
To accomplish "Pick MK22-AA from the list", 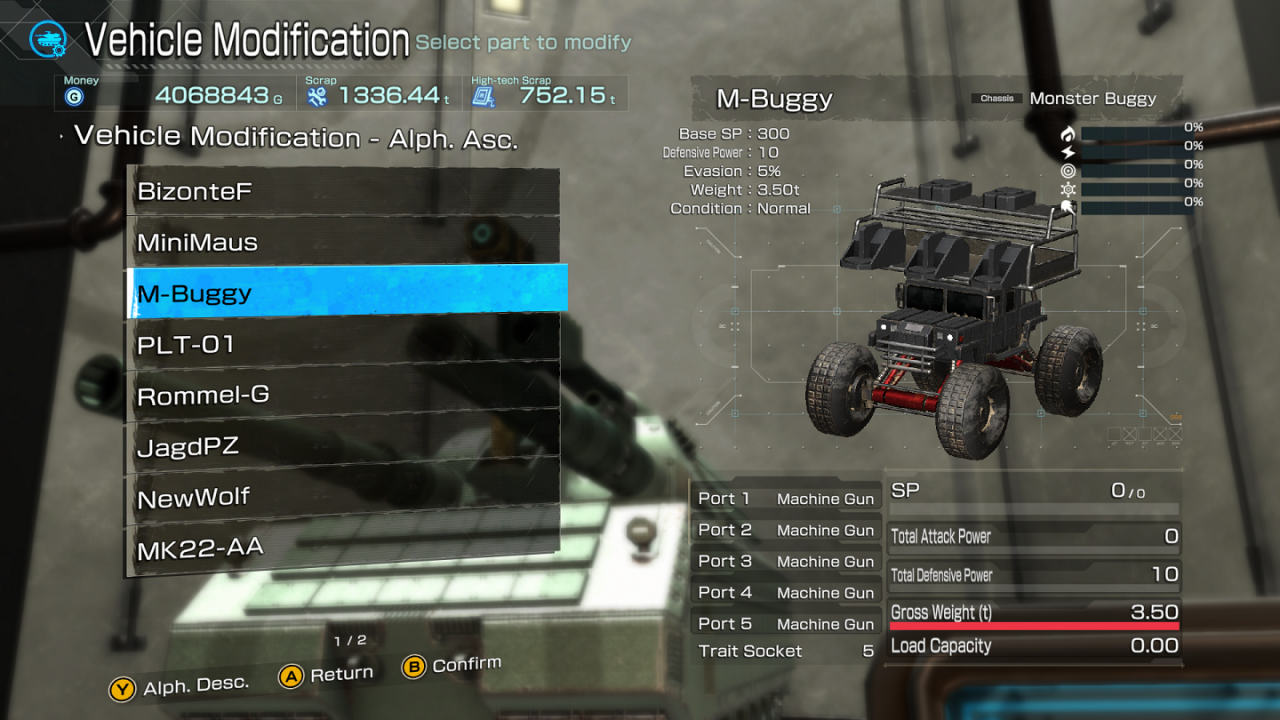I will pos(345,548).
